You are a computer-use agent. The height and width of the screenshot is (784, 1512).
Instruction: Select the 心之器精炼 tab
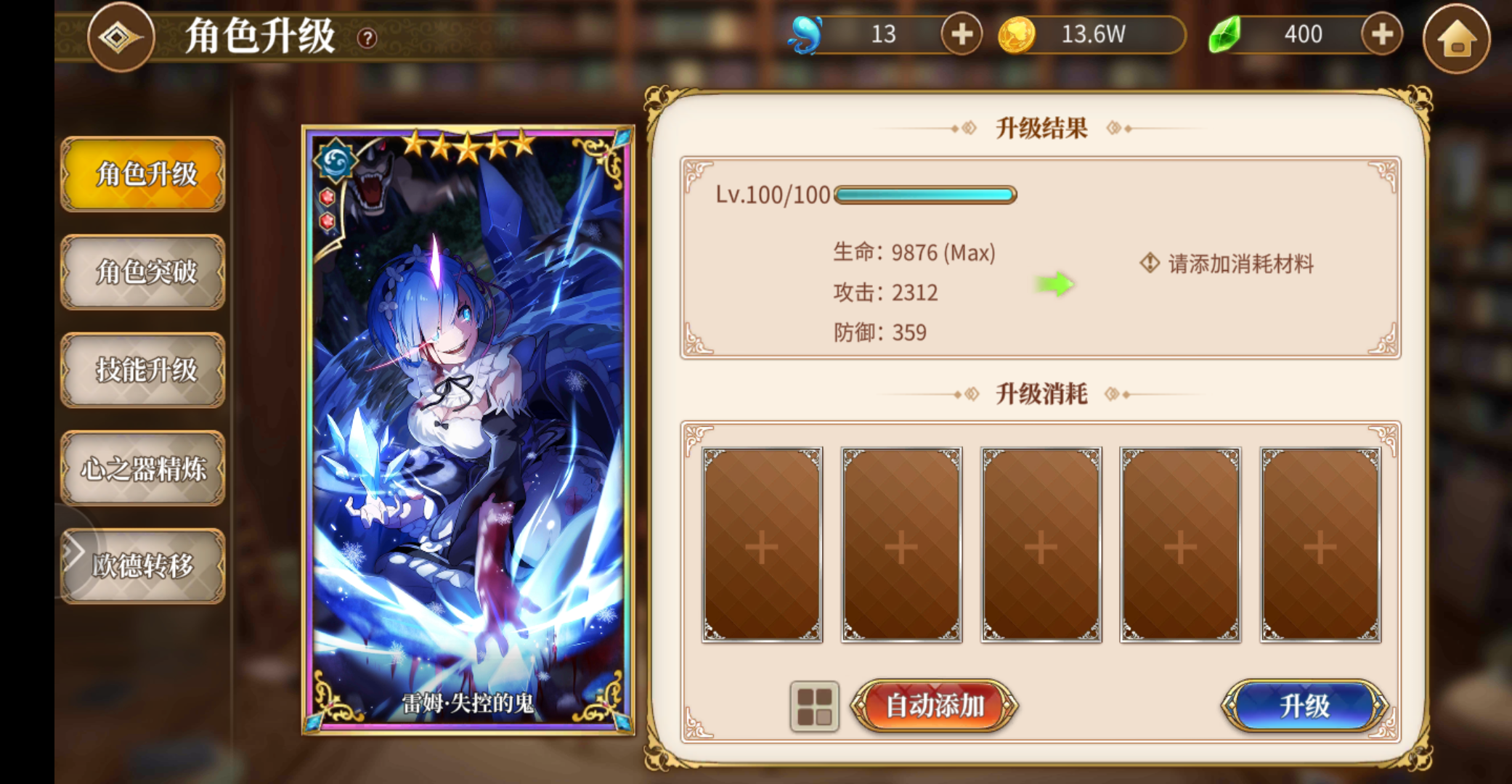click(x=143, y=468)
